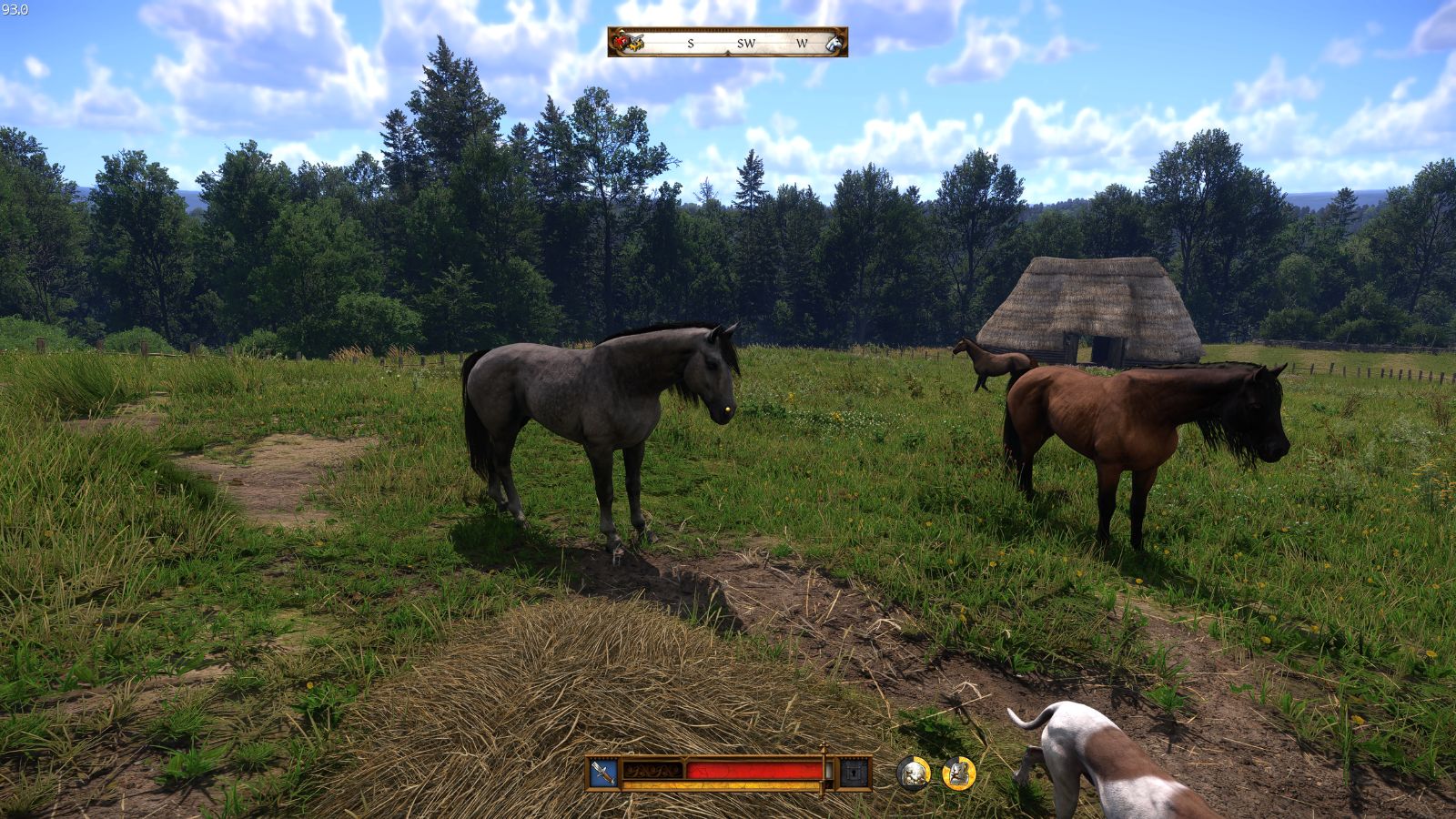This screenshot has height=819, width=1456.
Task: Click the center pointer notch under the compass
Action: click(728, 52)
